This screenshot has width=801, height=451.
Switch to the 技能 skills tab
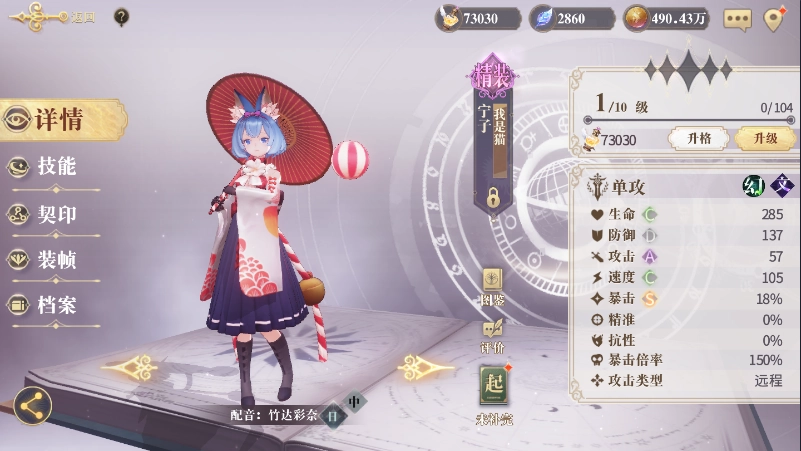55,167
